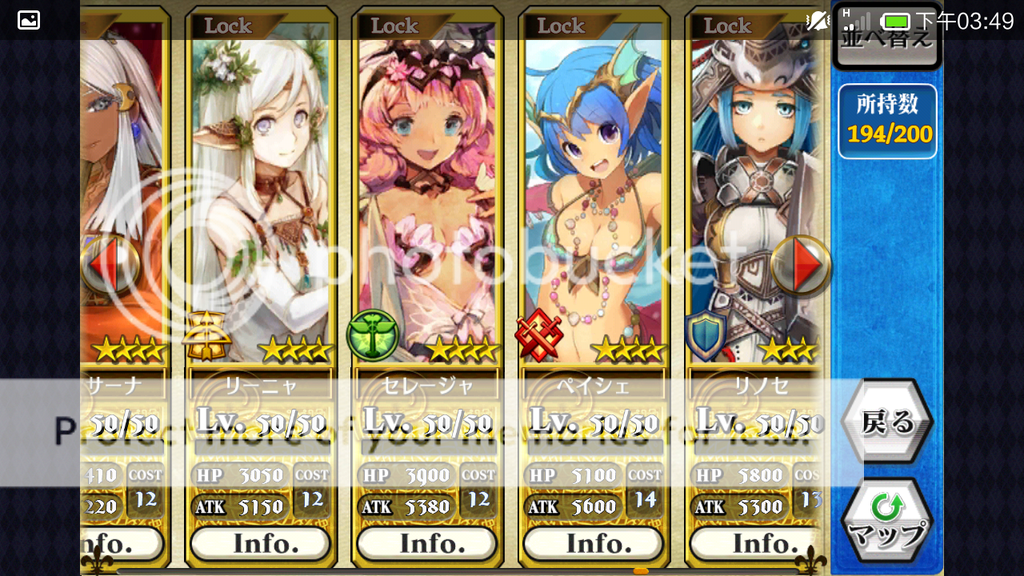Open Info for リーニャ card
The width and height of the screenshot is (1024, 576).
(x=260, y=543)
